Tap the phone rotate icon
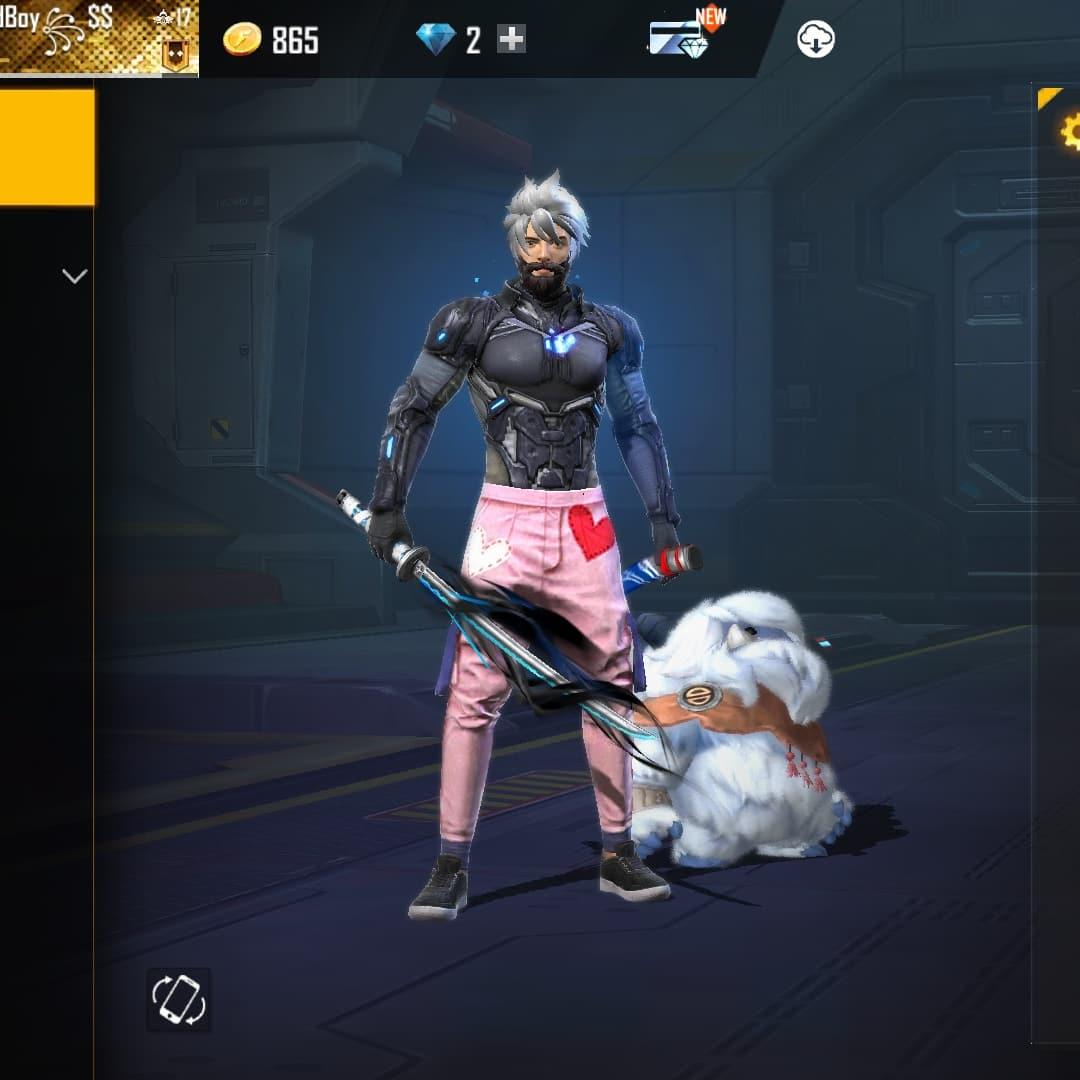Image resolution: width=1080 pixels, height=1080 pixels. click(178, 999)
